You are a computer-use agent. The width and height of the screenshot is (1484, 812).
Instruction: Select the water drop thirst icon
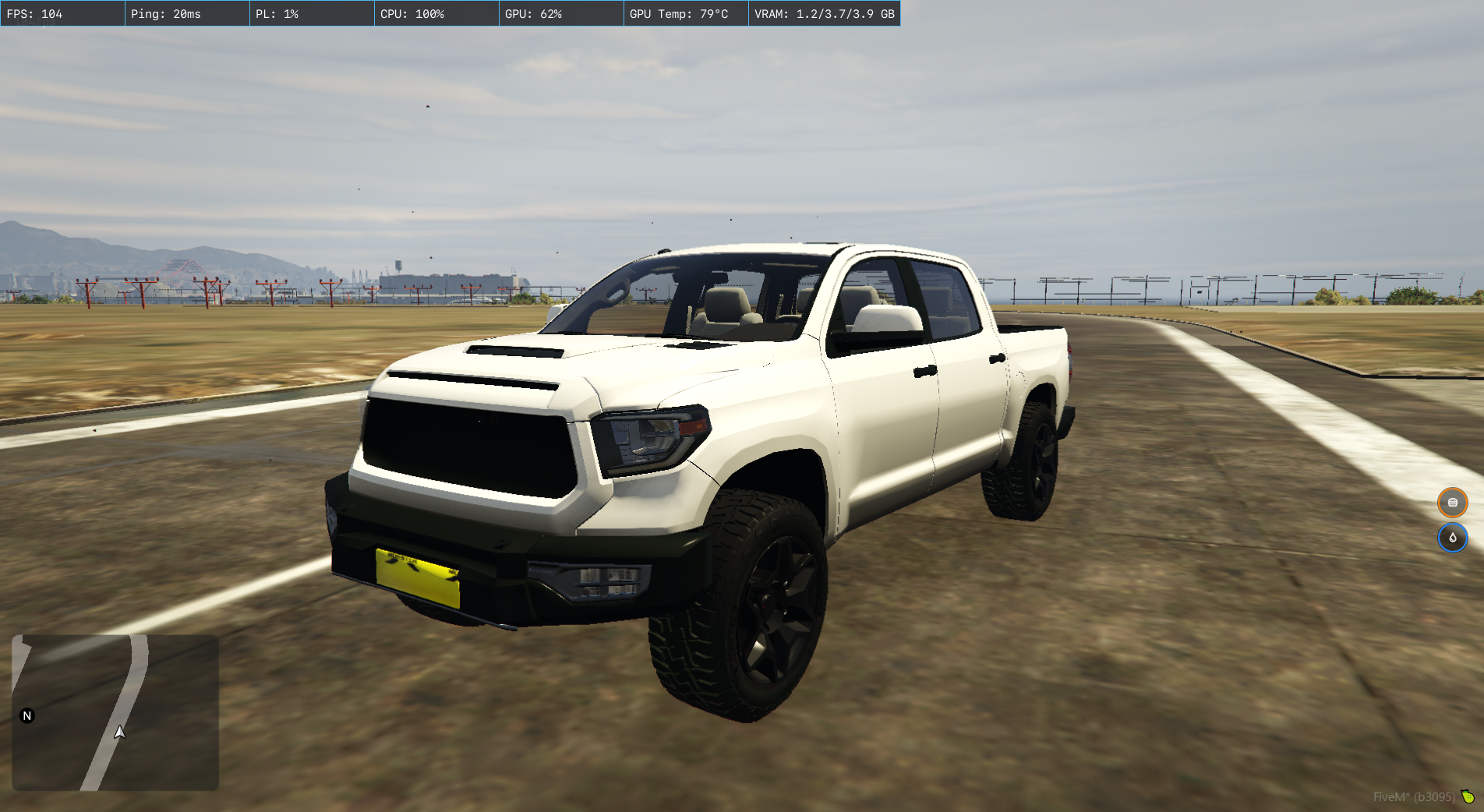(1452, 538)
